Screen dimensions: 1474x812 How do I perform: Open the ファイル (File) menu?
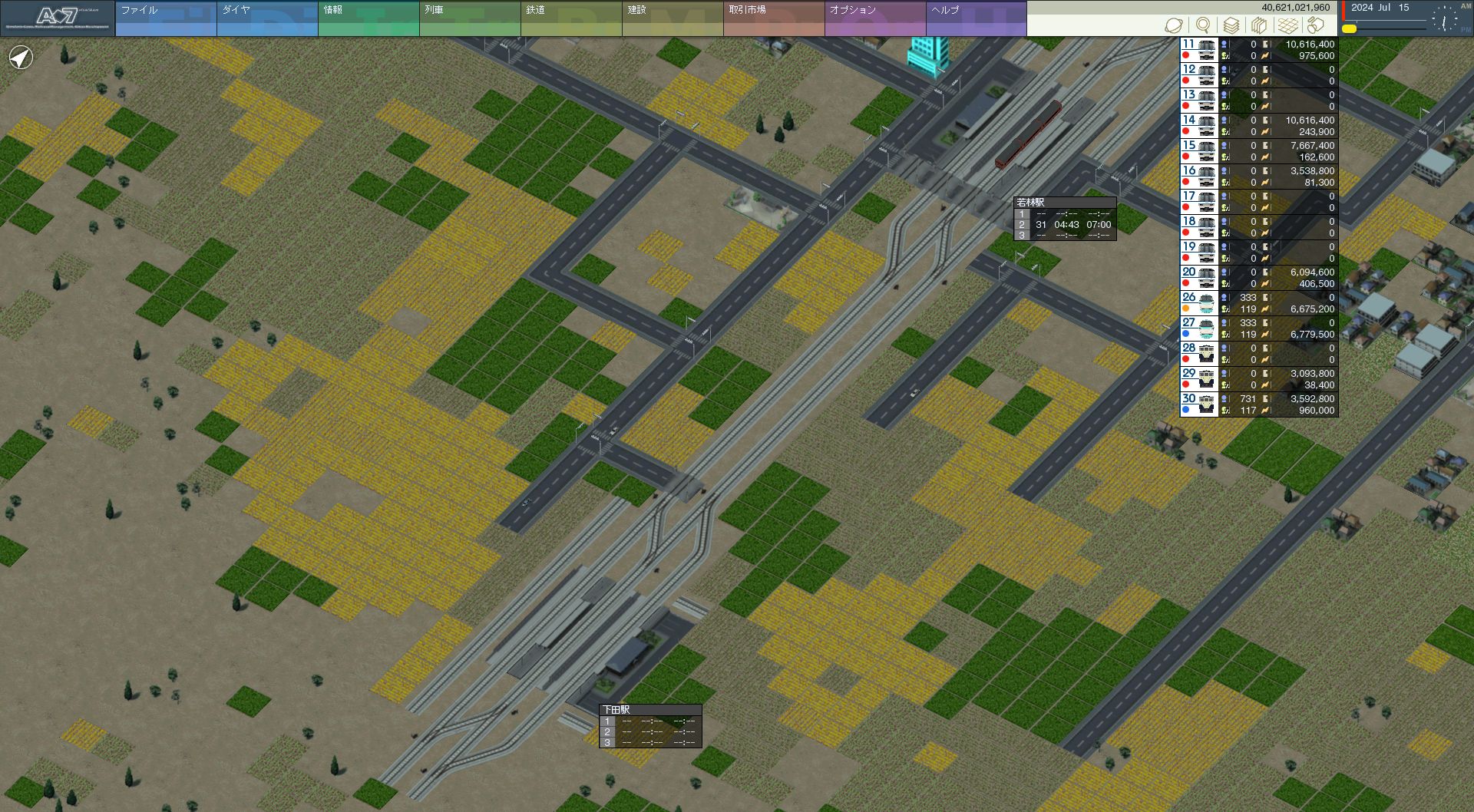(x=166, y=18)
